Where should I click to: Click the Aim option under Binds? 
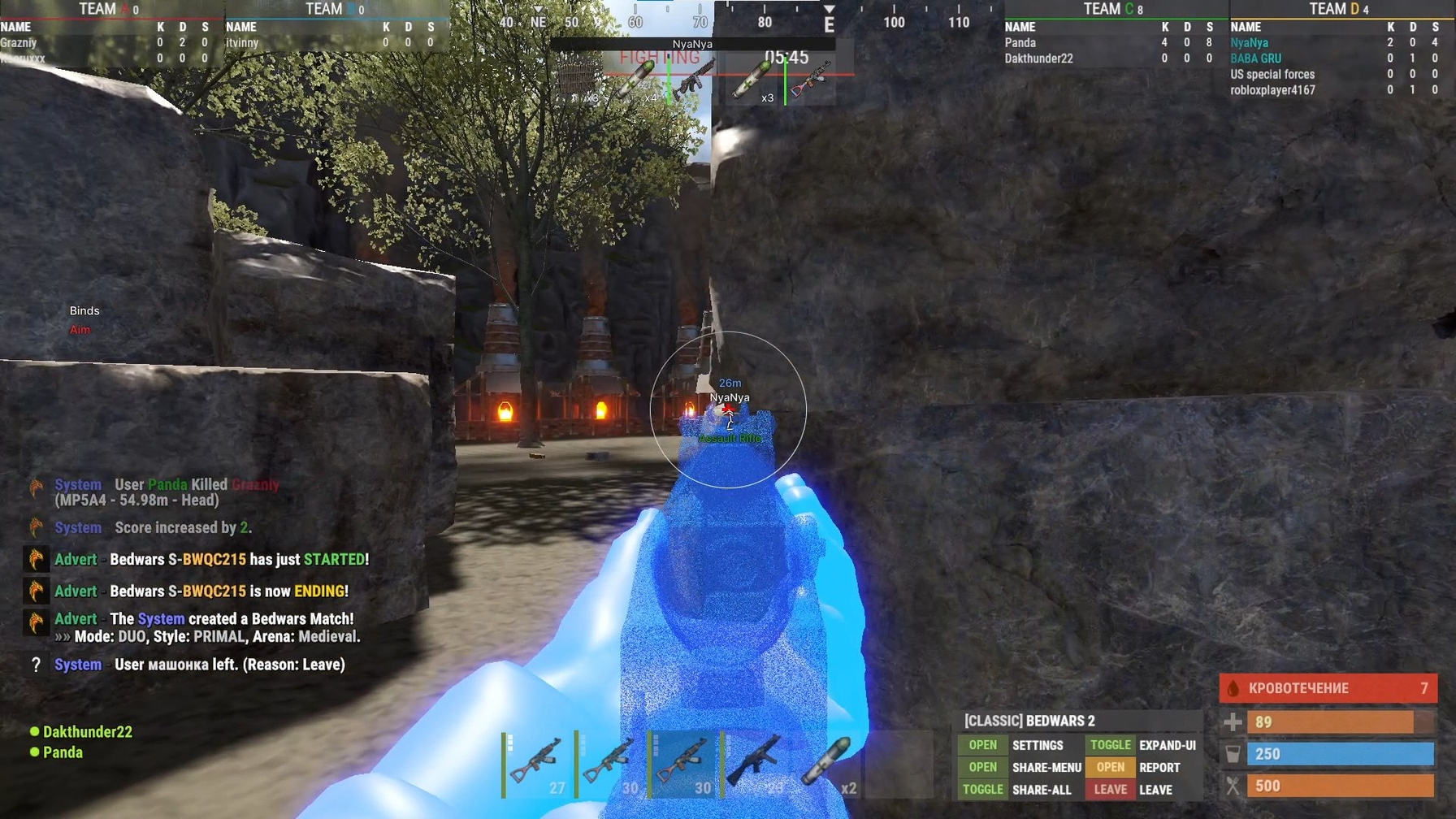point(80,329)
